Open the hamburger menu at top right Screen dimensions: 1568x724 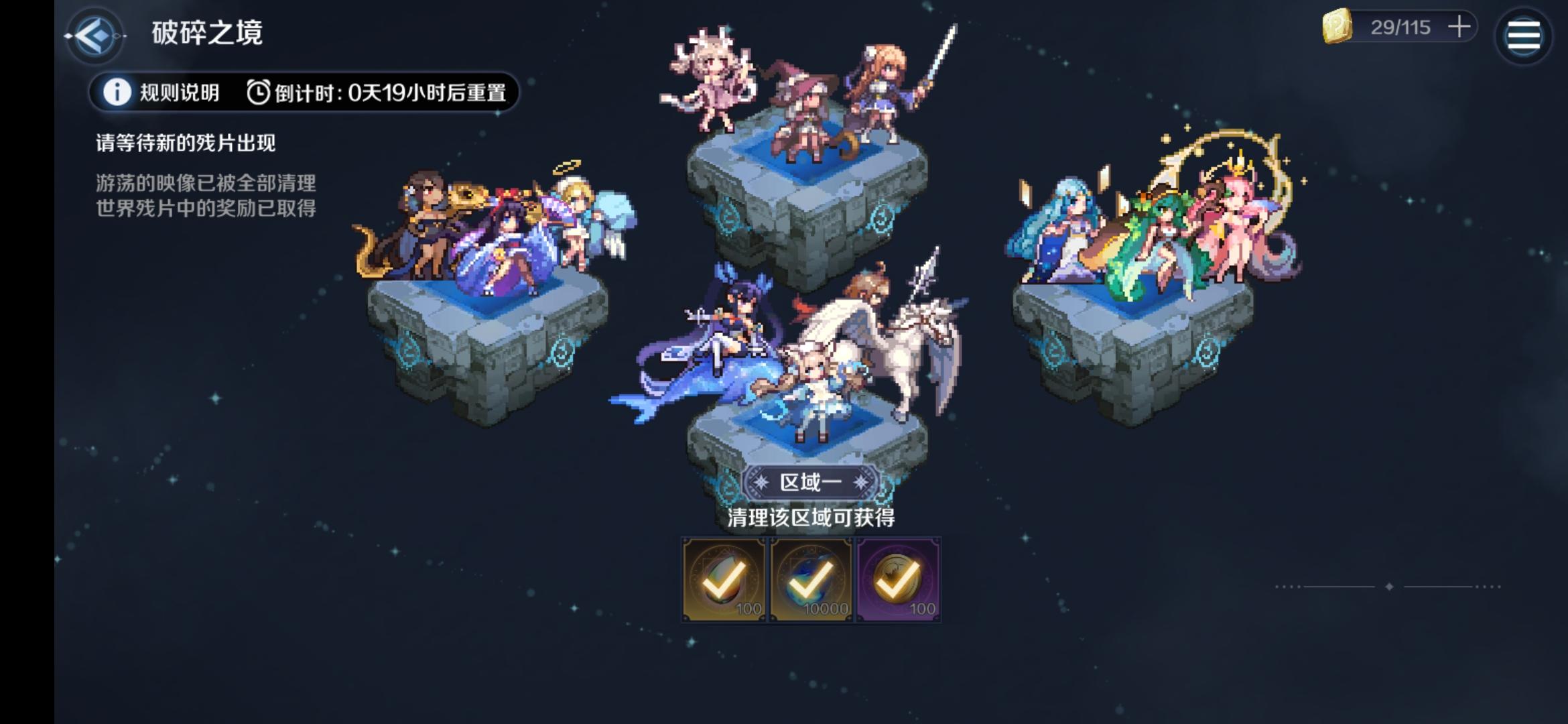point(1525,34)
